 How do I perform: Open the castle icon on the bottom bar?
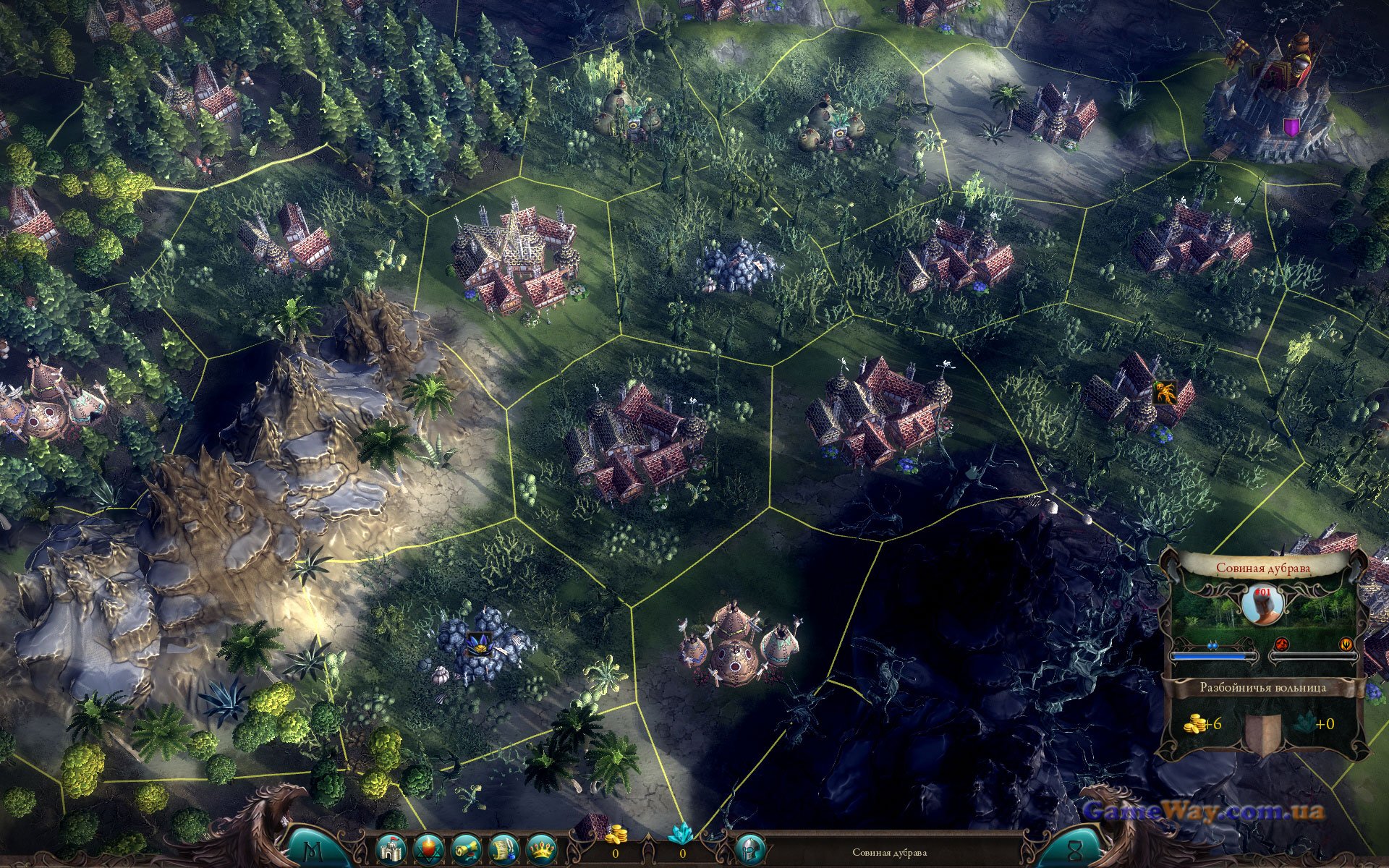pyautogui.click(x=391, y=849)
